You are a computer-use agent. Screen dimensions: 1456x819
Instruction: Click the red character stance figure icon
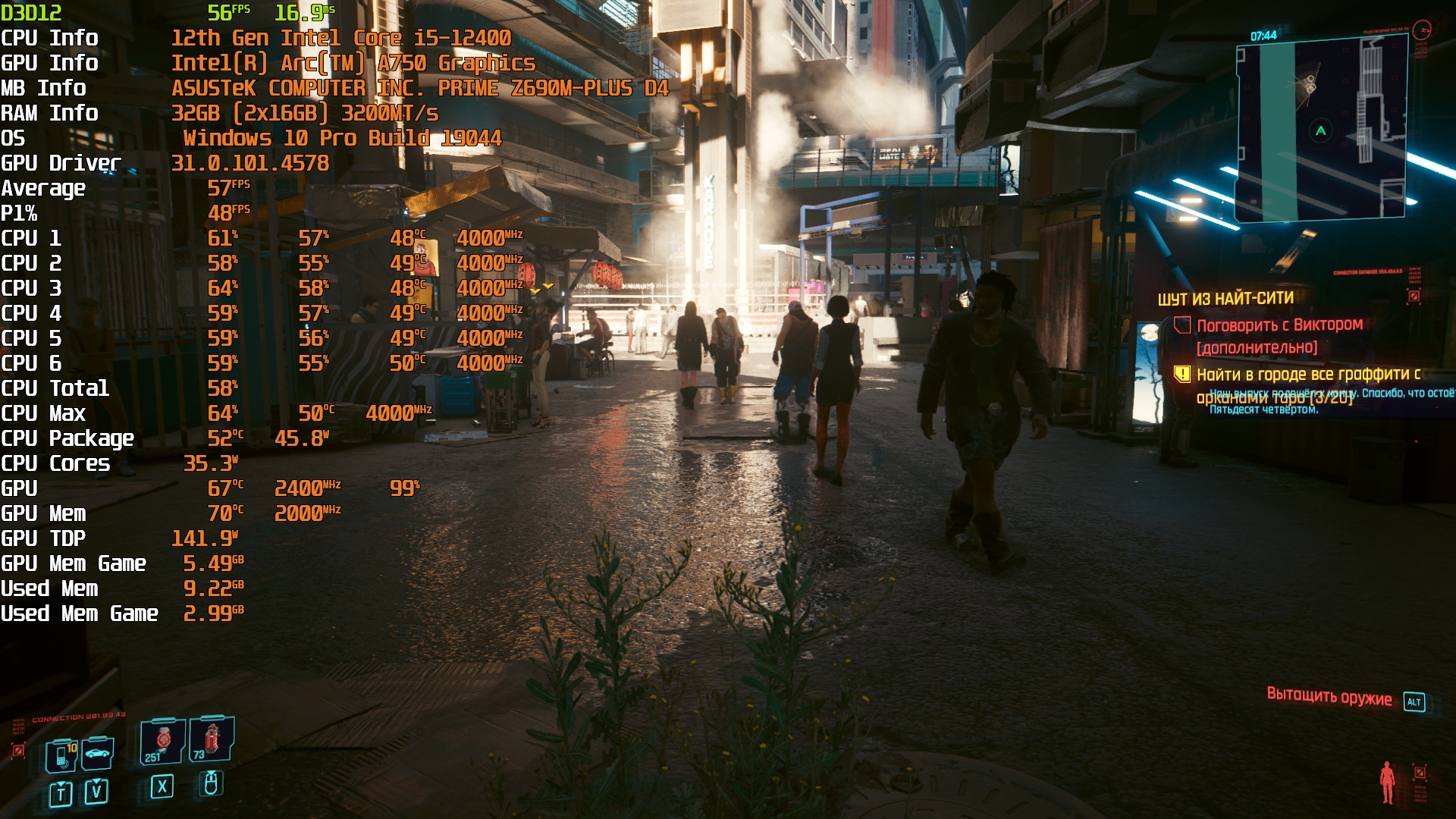pos(1387,782)
